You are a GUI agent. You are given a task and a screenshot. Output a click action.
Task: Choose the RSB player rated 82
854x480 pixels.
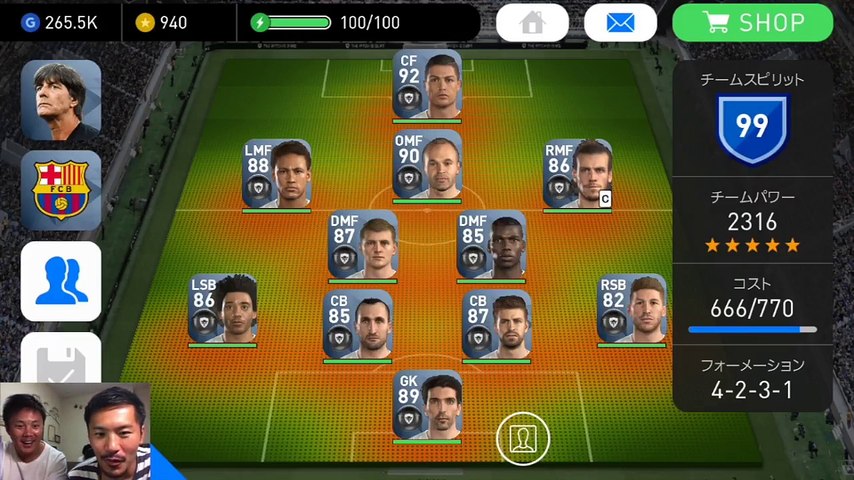[632, 308]
